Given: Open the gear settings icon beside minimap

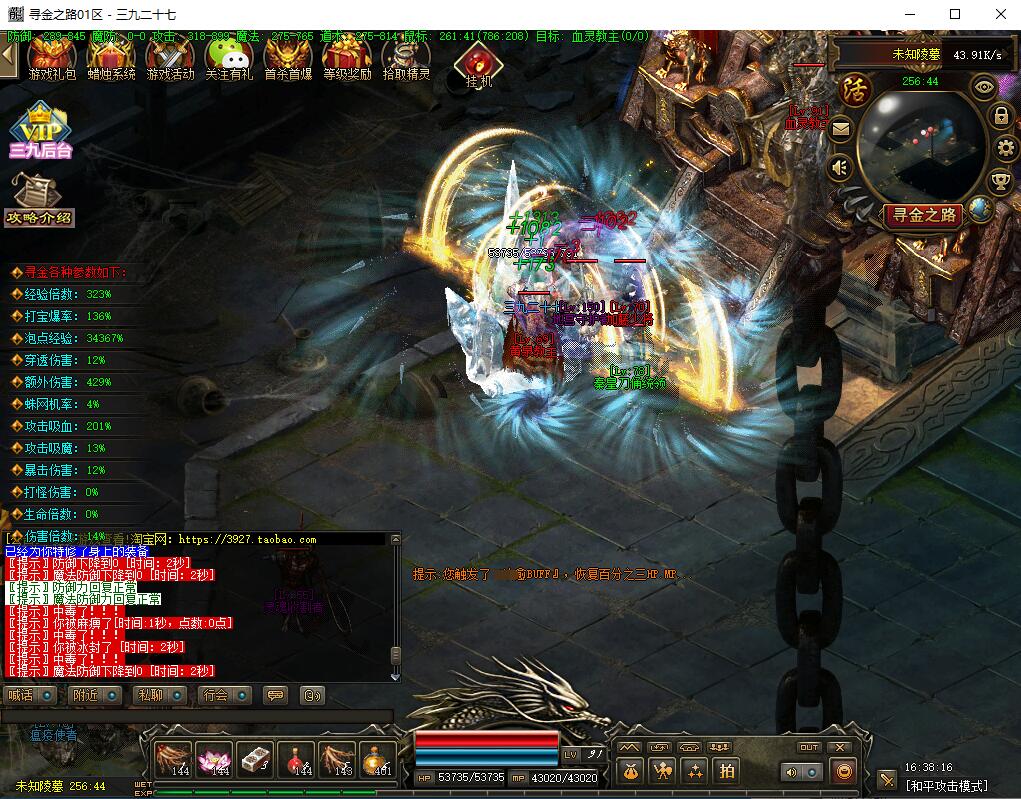Looking at the screenshot, I should [x=1003, y=149].
